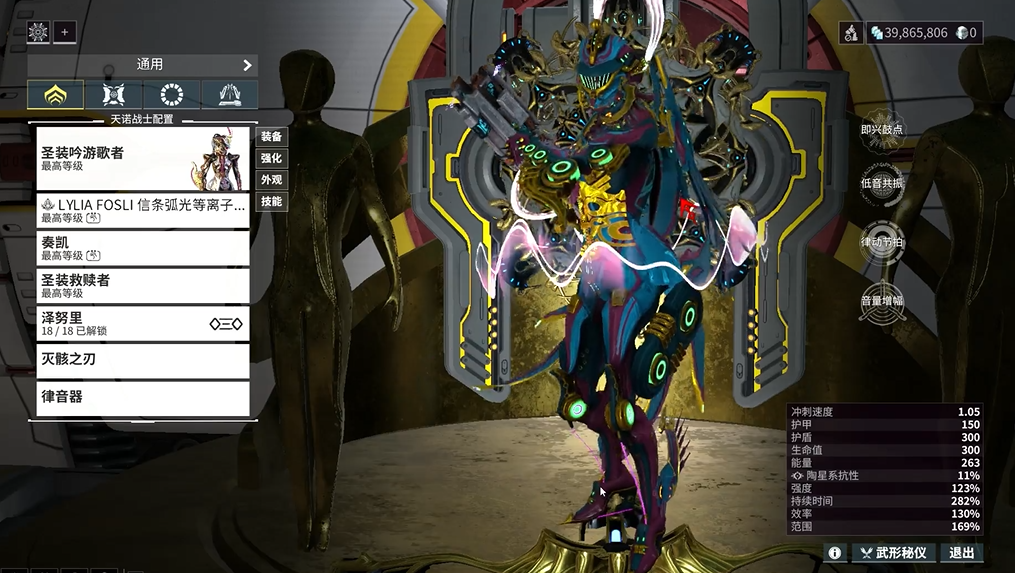
Task: Open the 泽努里 focus school row
Action: 142,323
